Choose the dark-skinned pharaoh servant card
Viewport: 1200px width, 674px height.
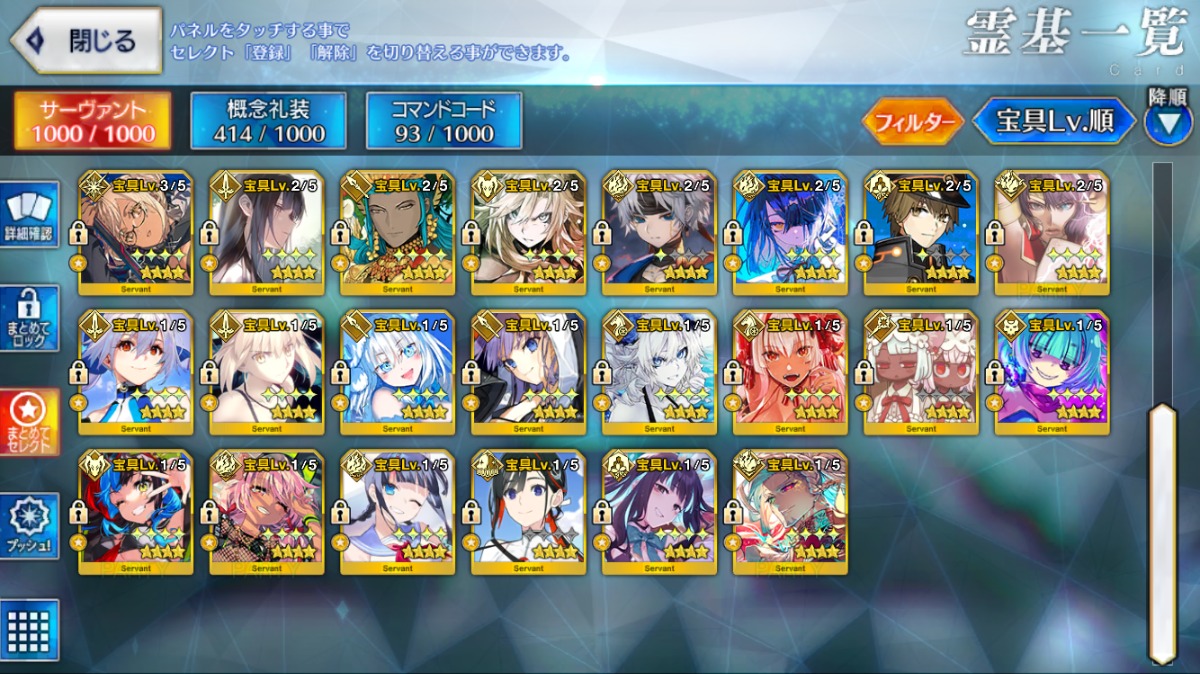[397, 233]
